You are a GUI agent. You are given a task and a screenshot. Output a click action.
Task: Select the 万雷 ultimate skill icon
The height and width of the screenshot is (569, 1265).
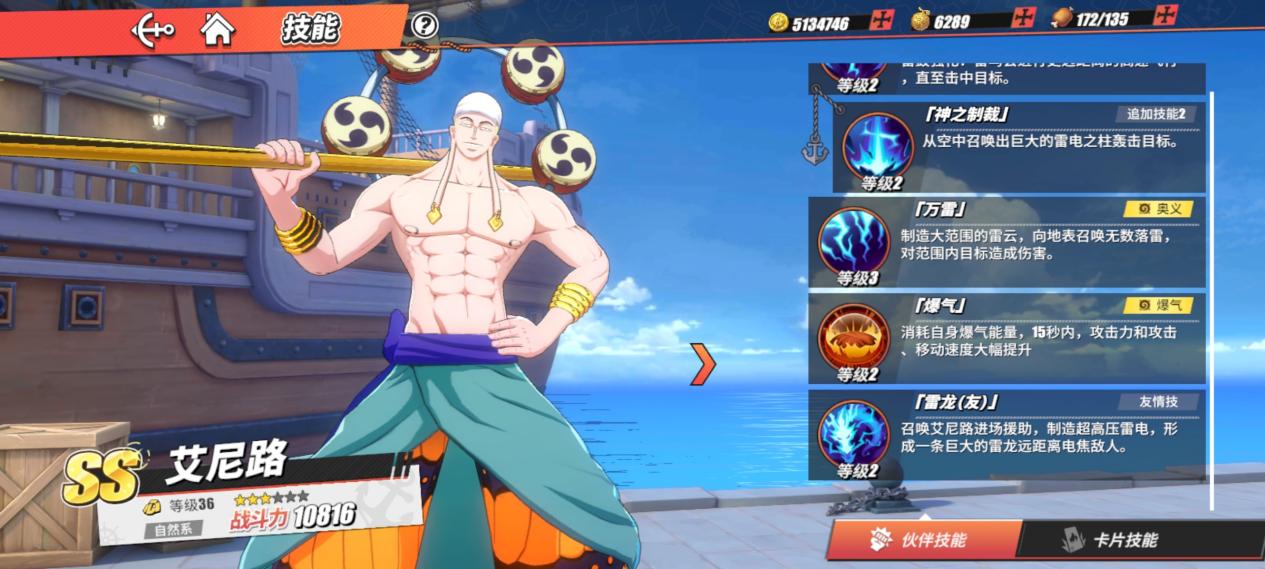(x=853, y=240)
